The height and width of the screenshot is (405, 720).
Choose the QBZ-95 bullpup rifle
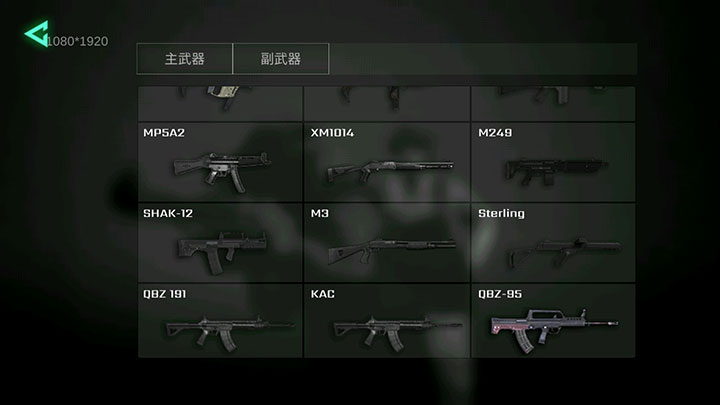(x=553, y=321)
